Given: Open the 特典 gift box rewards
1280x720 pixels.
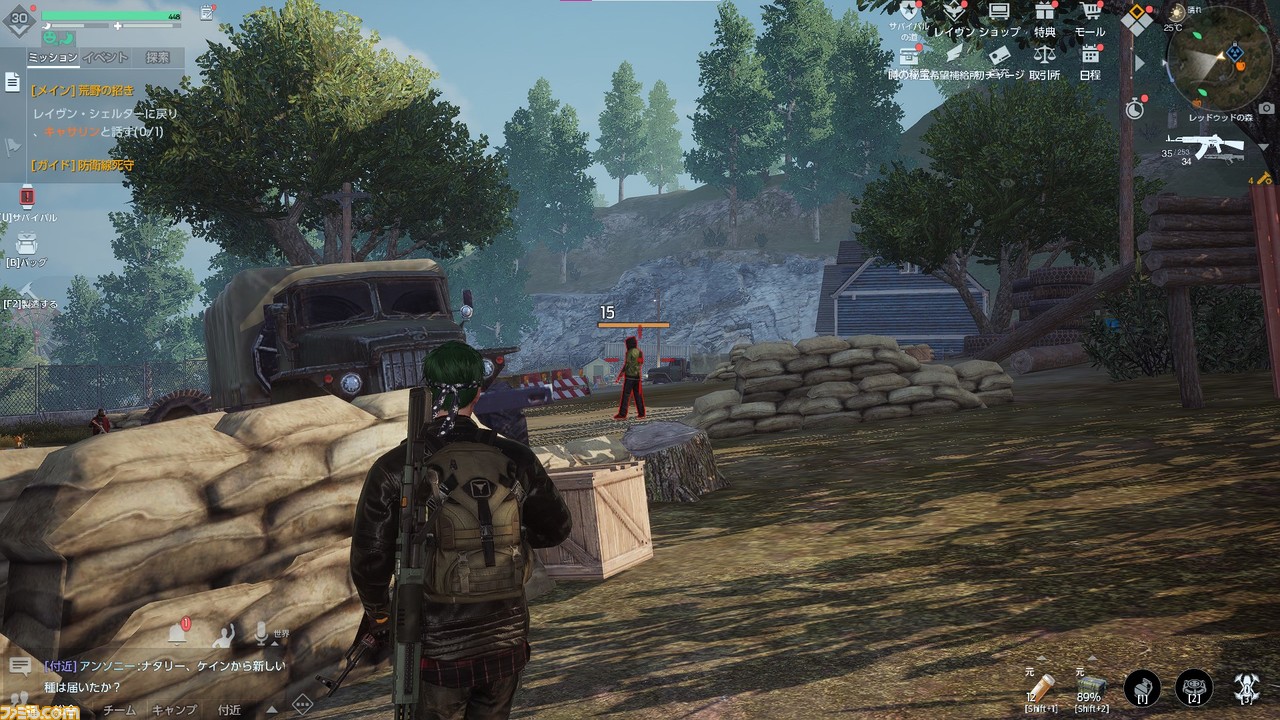Looking at the screenshot, I should [1045, 13].
